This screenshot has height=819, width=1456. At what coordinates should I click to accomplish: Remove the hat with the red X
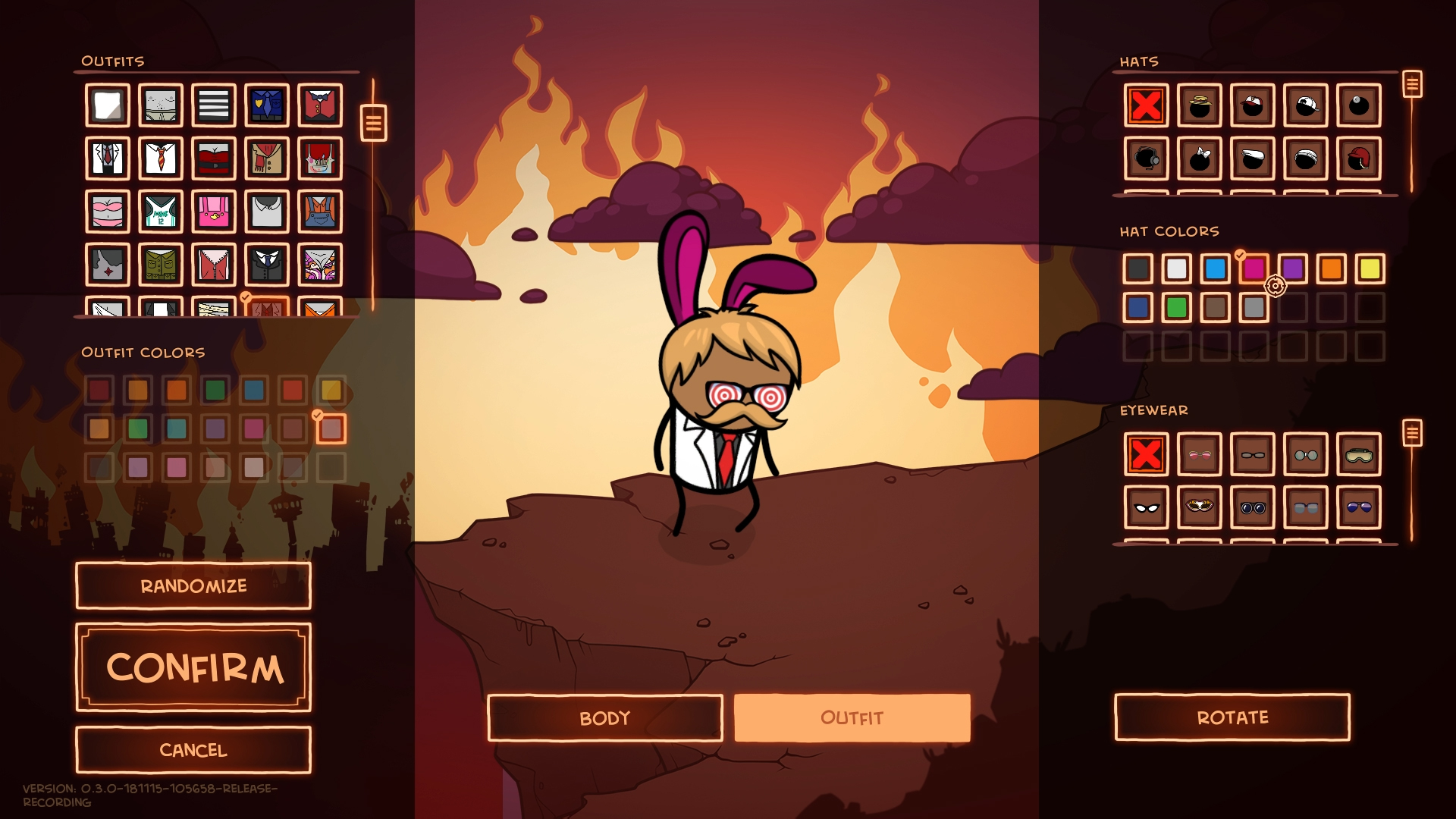tap(1147, 105)
